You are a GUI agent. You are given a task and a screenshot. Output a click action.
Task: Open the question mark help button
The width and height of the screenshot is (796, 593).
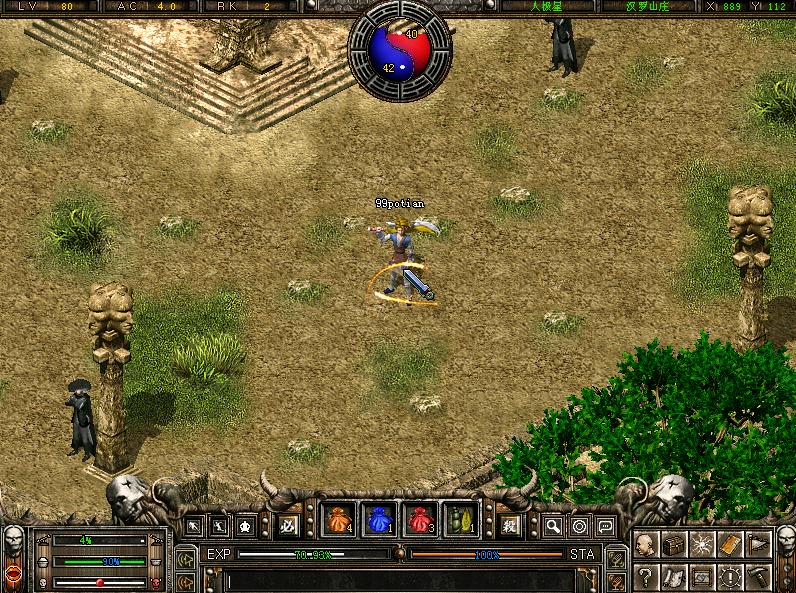[645, 576]
